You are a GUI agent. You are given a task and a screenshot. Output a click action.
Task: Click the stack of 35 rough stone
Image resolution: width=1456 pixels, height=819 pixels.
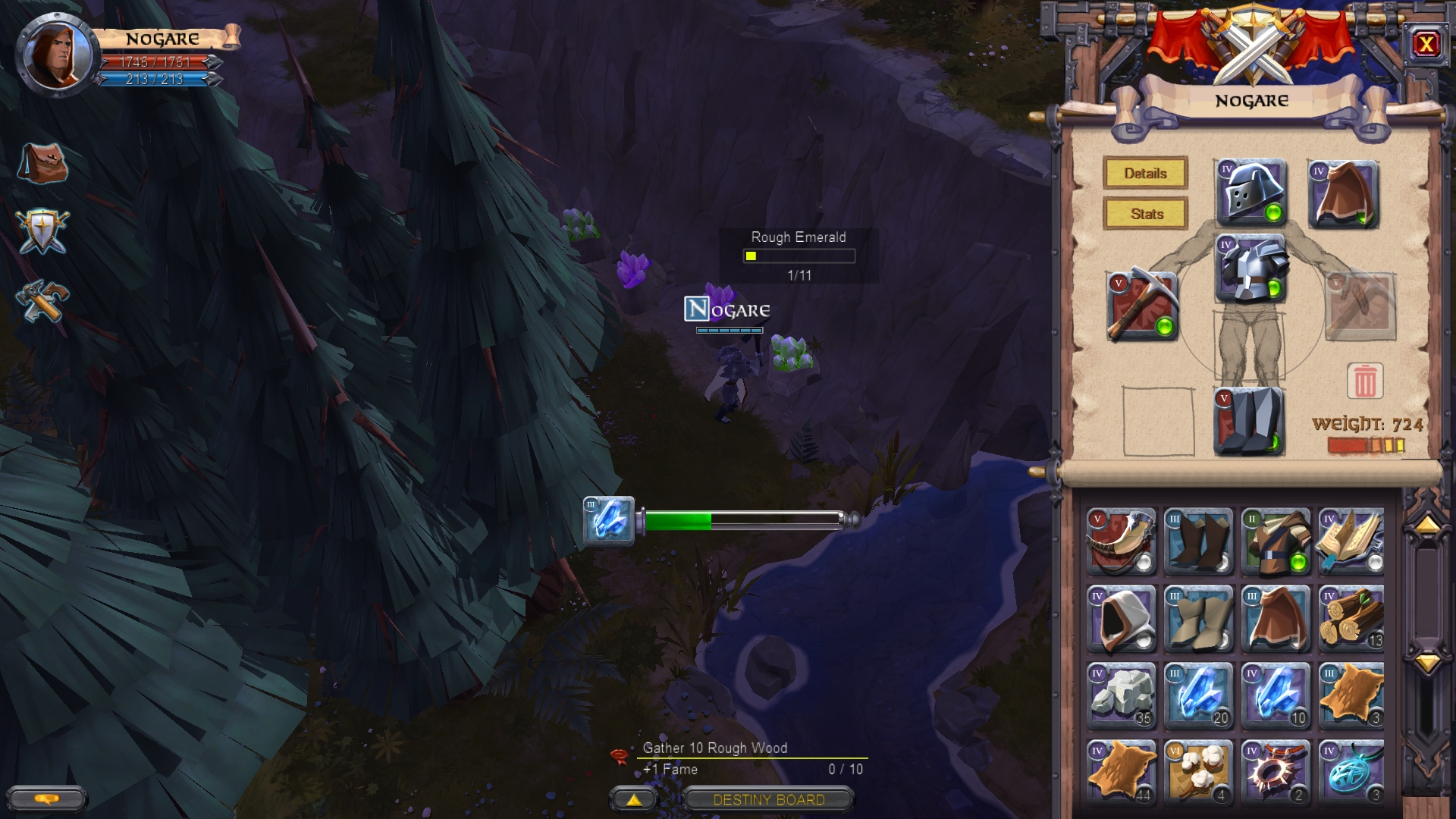pos(1120,695)
